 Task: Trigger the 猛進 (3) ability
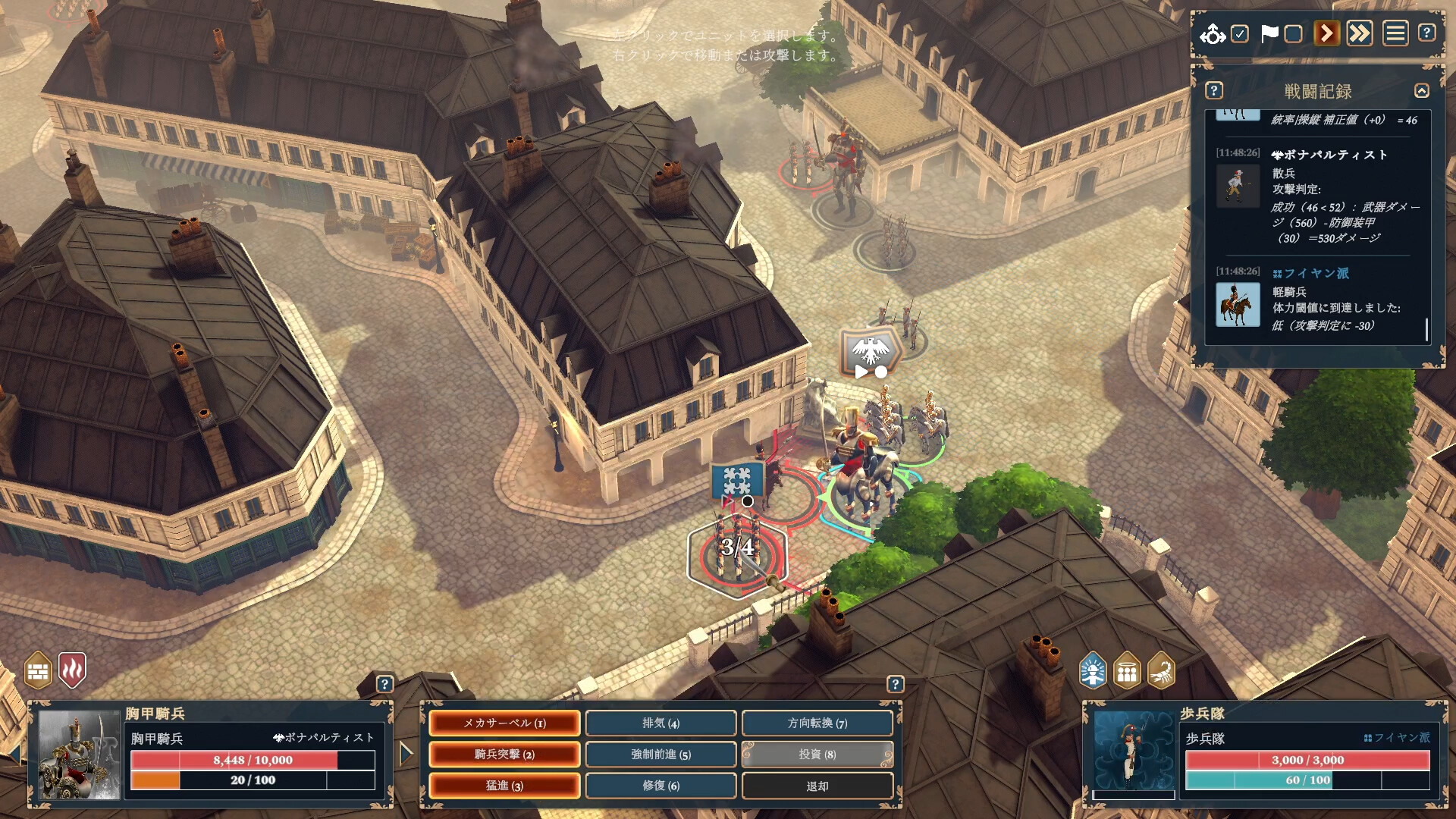point(504,786)
